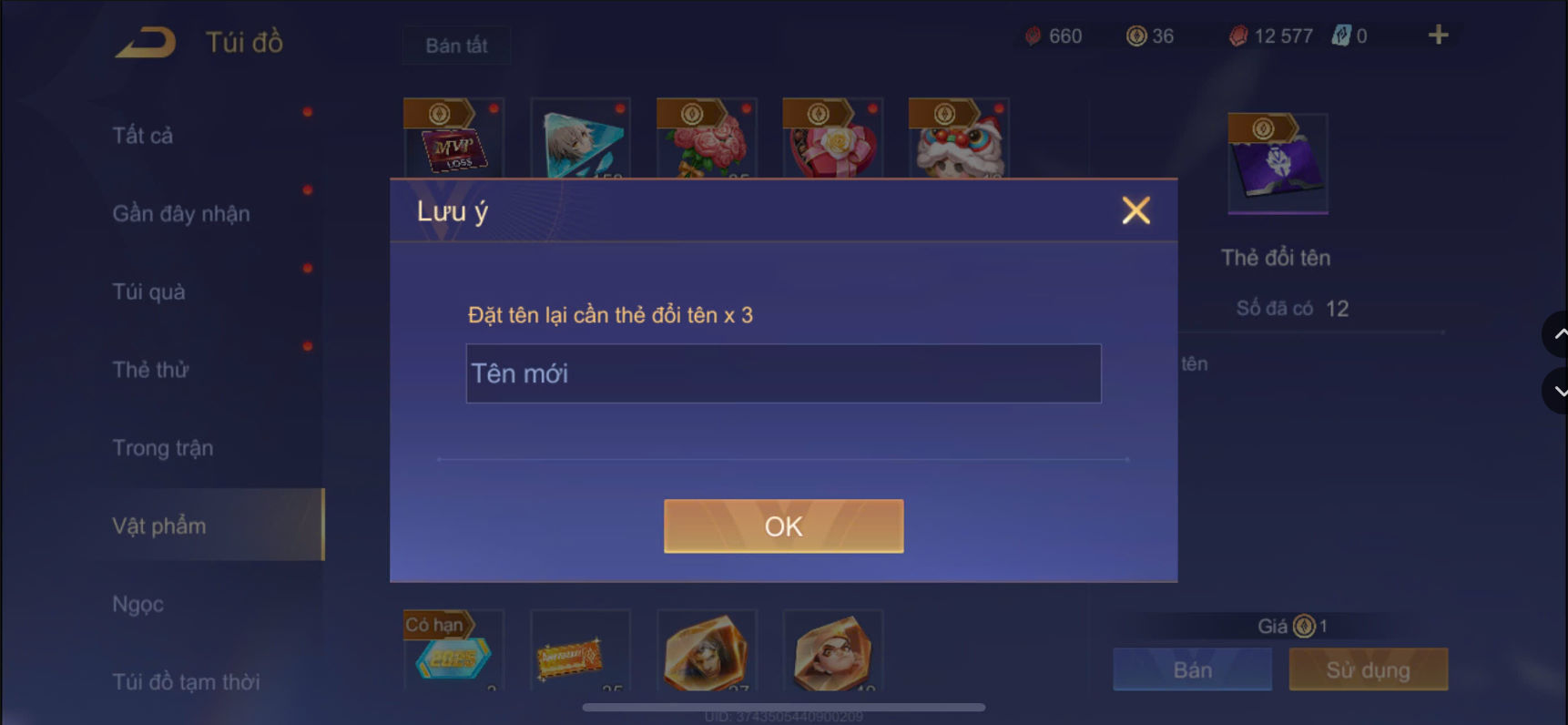The image size is (1568, 725).
Task: Click the Tên mới name input field
Action: click(x=783, y=373)
